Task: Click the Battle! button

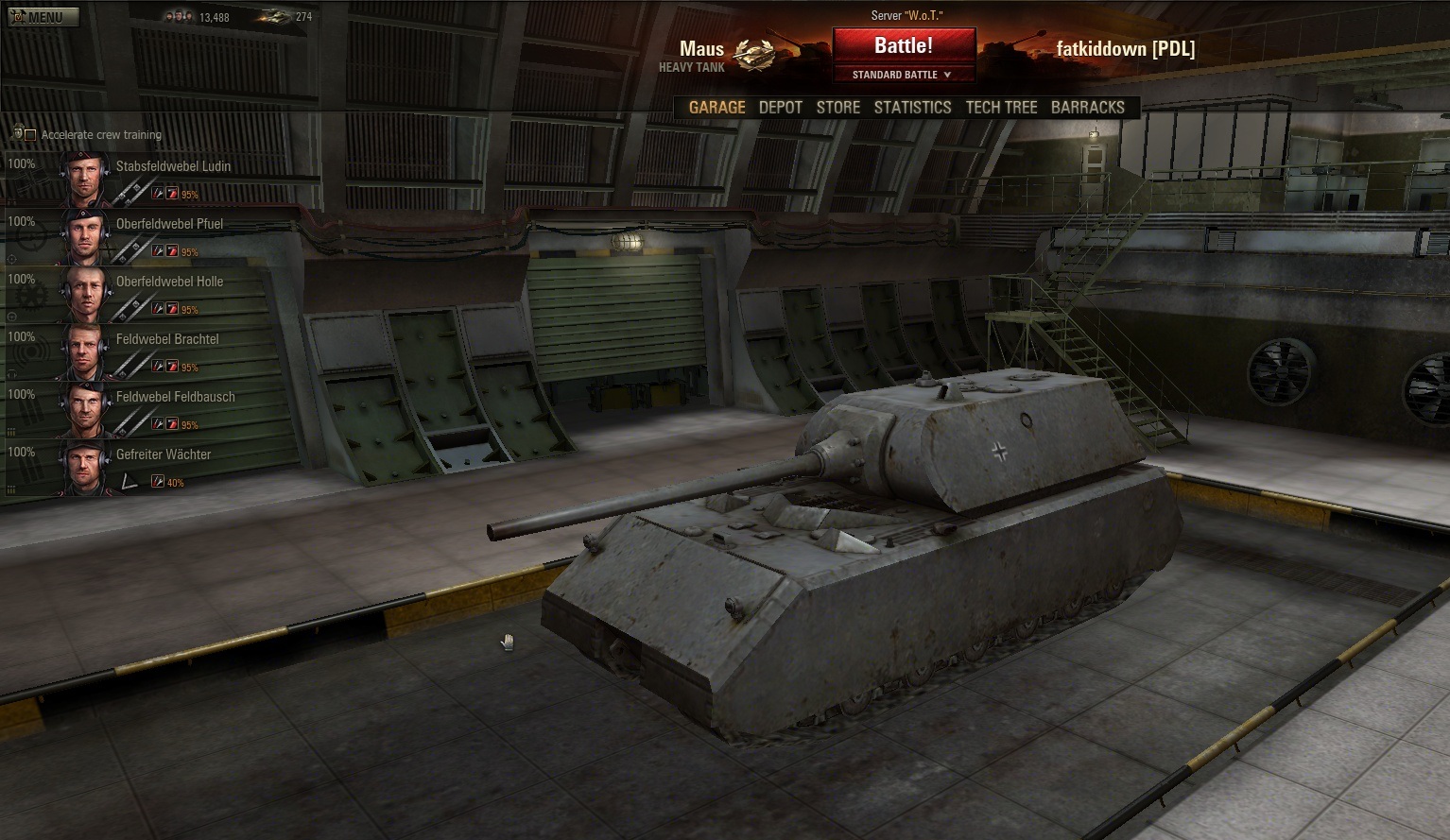Action: [x=904, y=45]
